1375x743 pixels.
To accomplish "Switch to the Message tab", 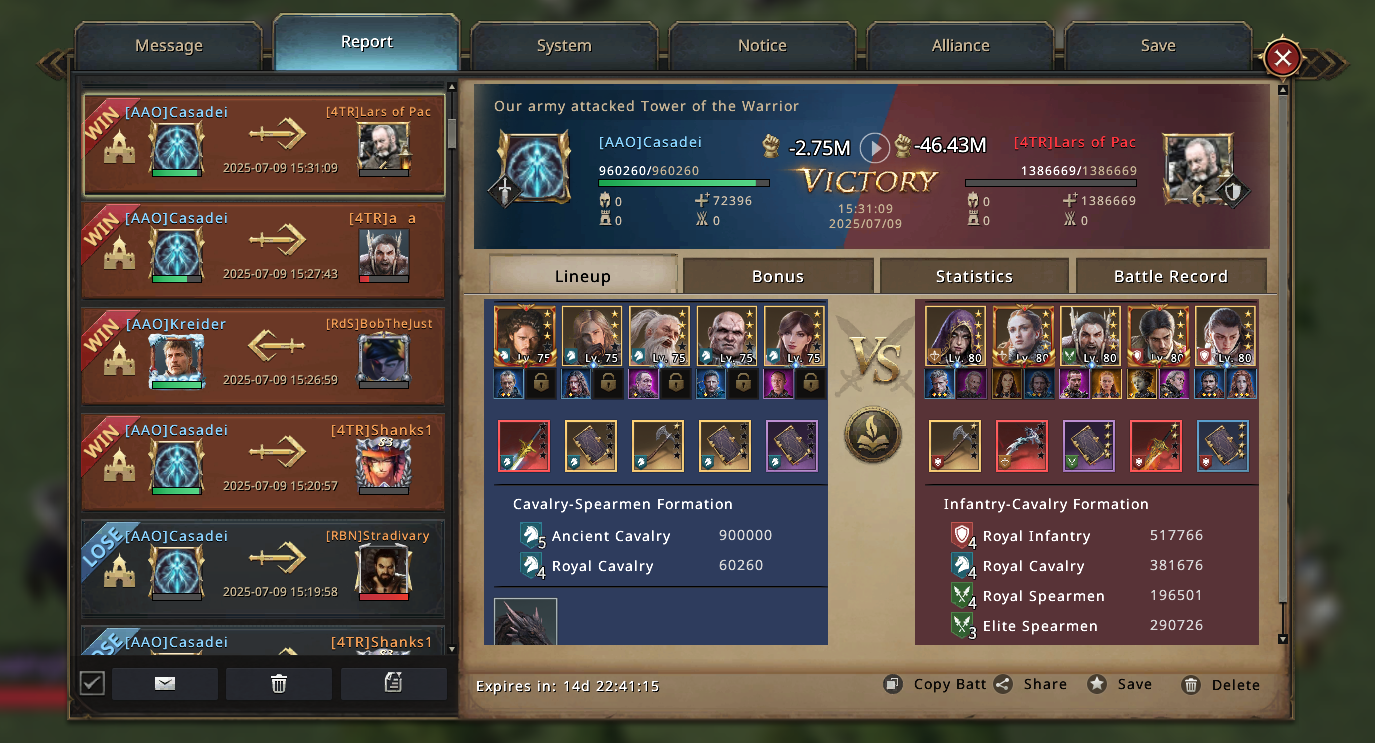I will (168, 46).
